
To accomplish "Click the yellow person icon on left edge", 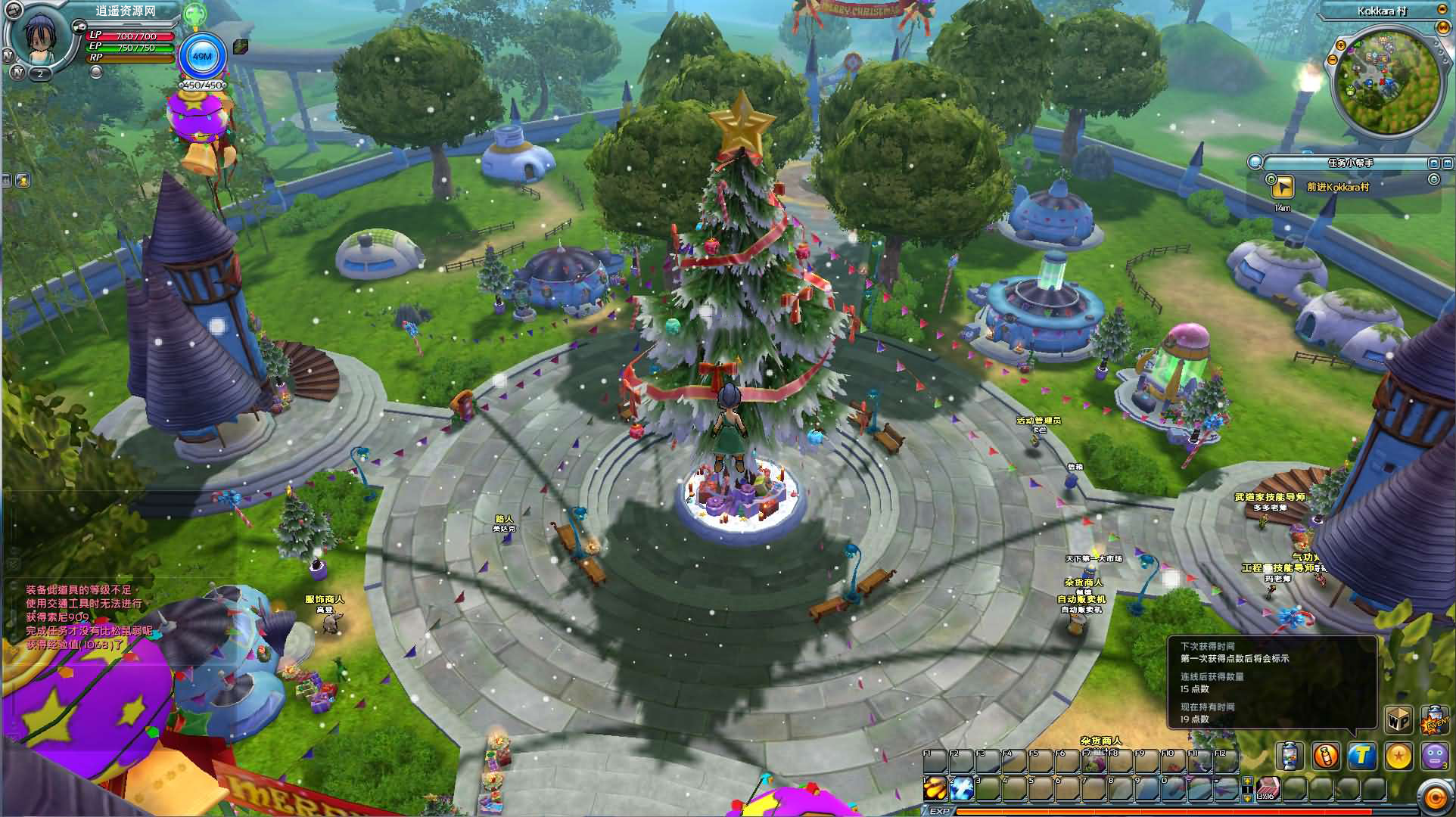I will point(22,180).
